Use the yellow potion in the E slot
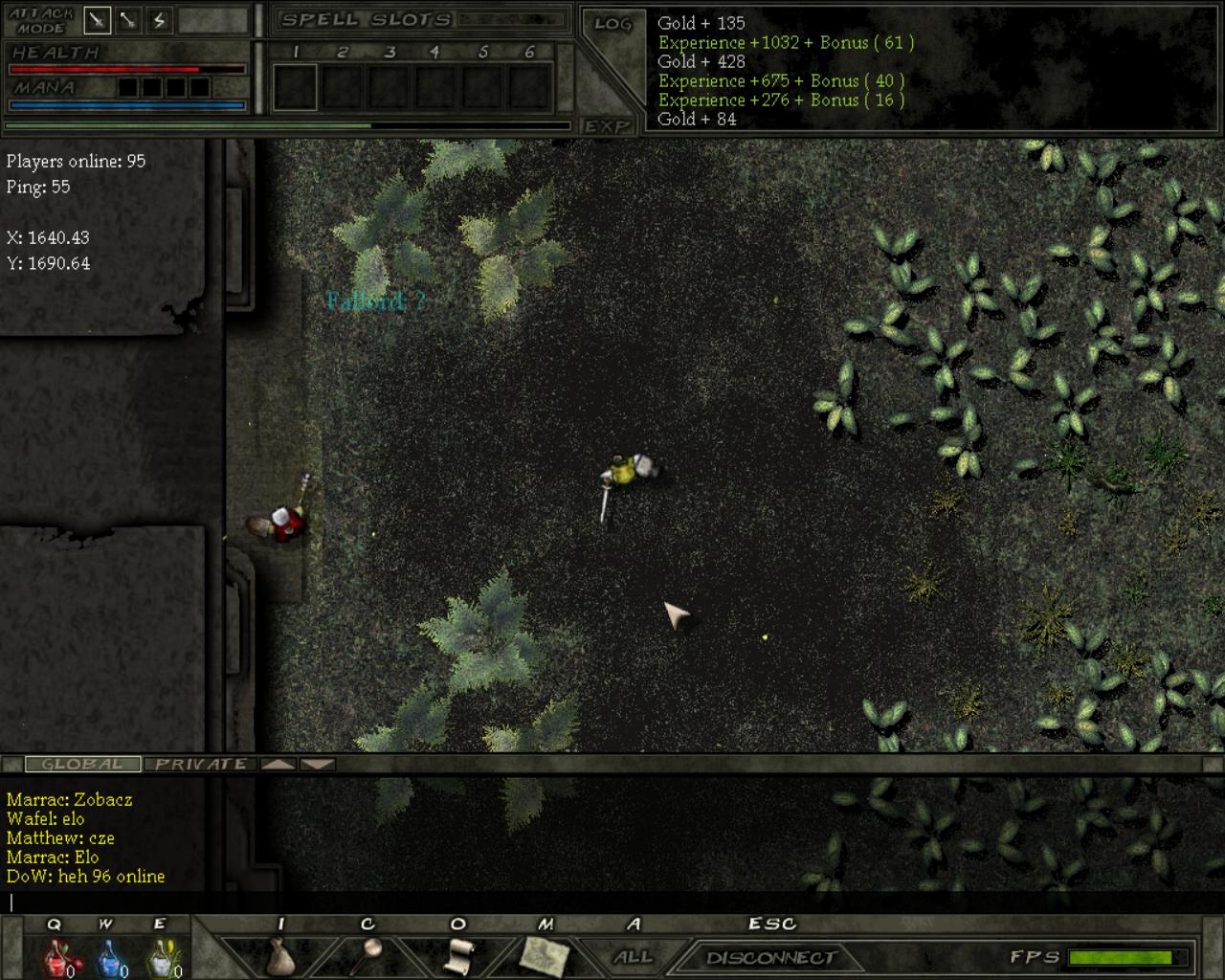The width and height of the screenshot is (1225, 980). coord(164,956)
